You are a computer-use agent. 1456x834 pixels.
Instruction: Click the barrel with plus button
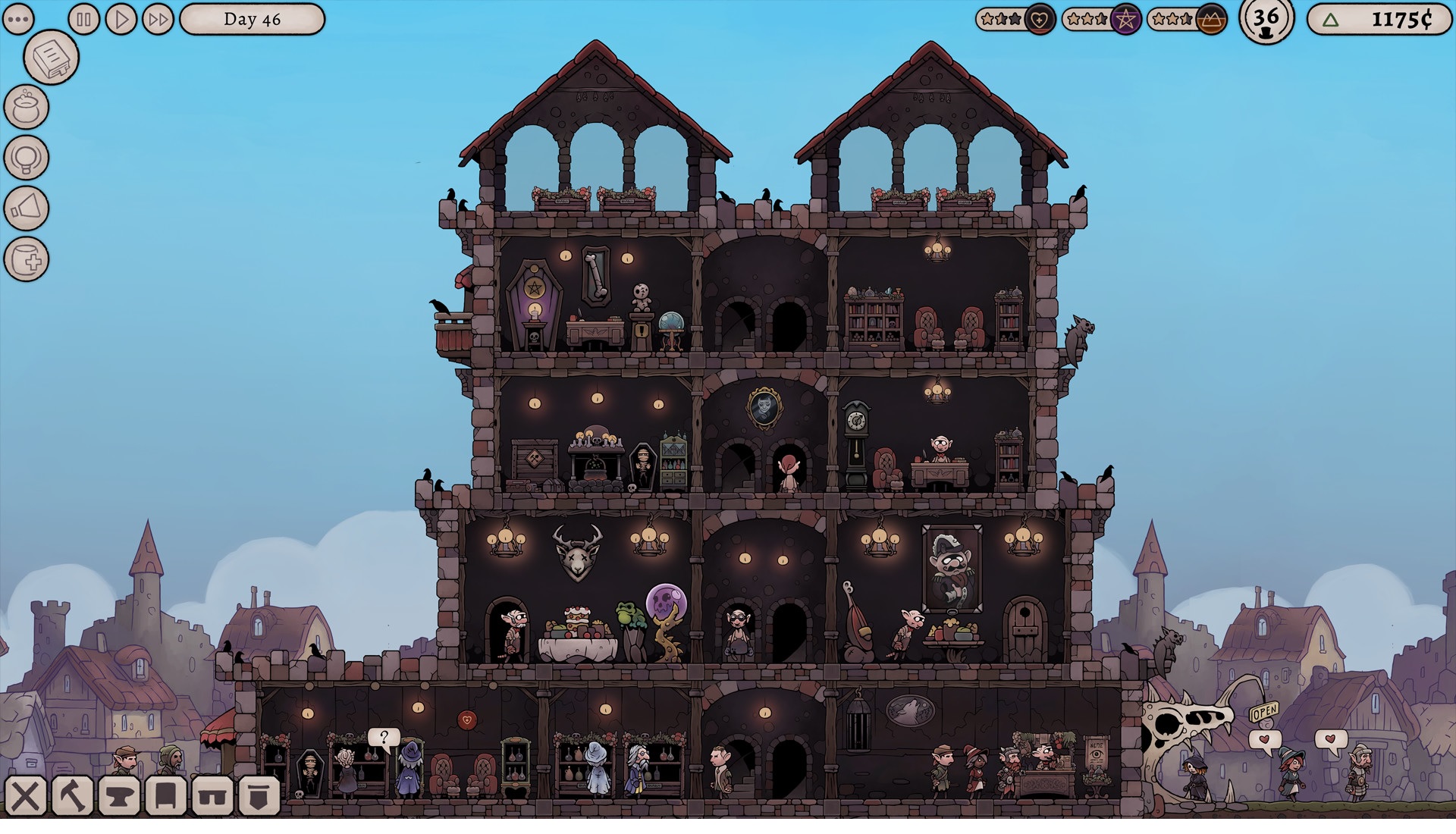pyautogui.click(x=27, y=259)
